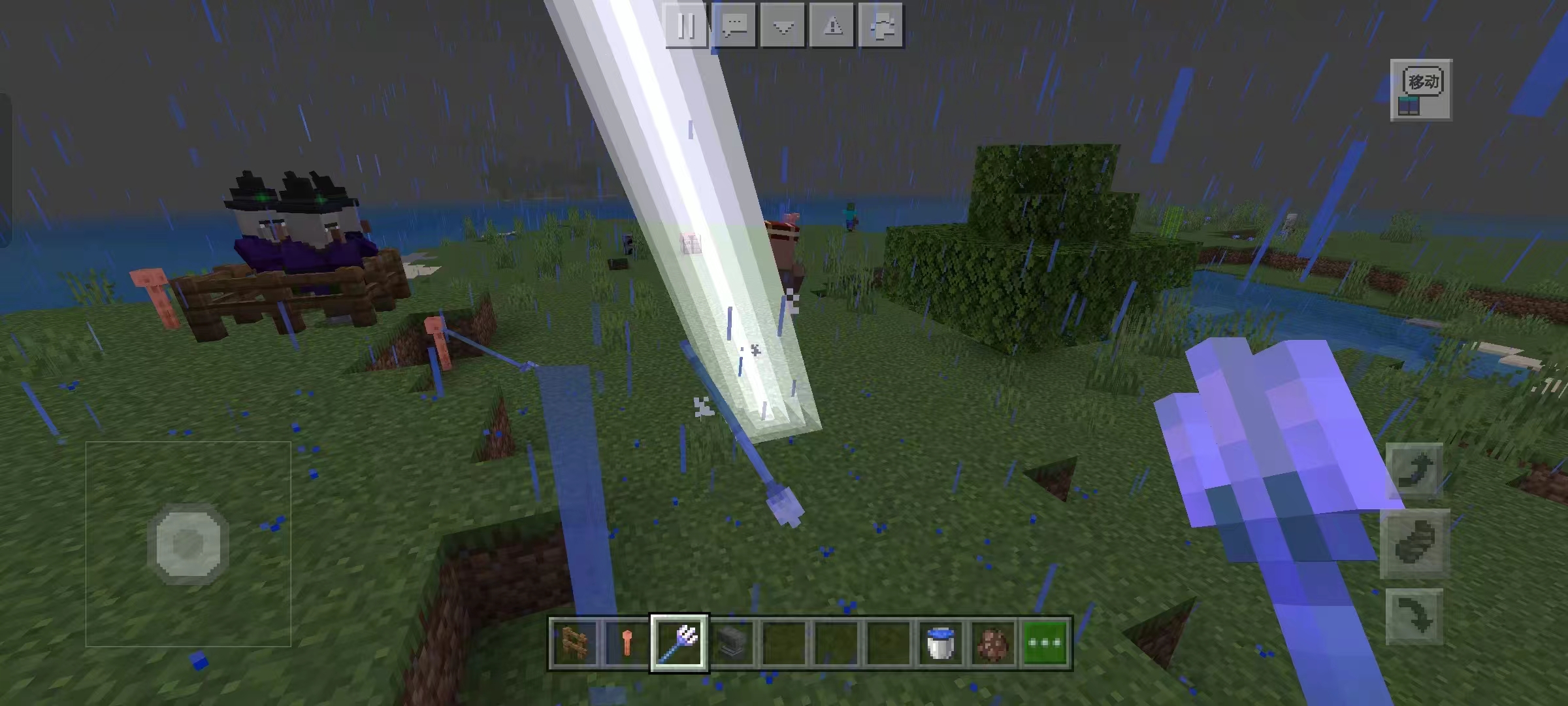Open the inventory with the three-dots button
The height and width of the screenshot is (706, 1568).
click(x=1045, y=643)
